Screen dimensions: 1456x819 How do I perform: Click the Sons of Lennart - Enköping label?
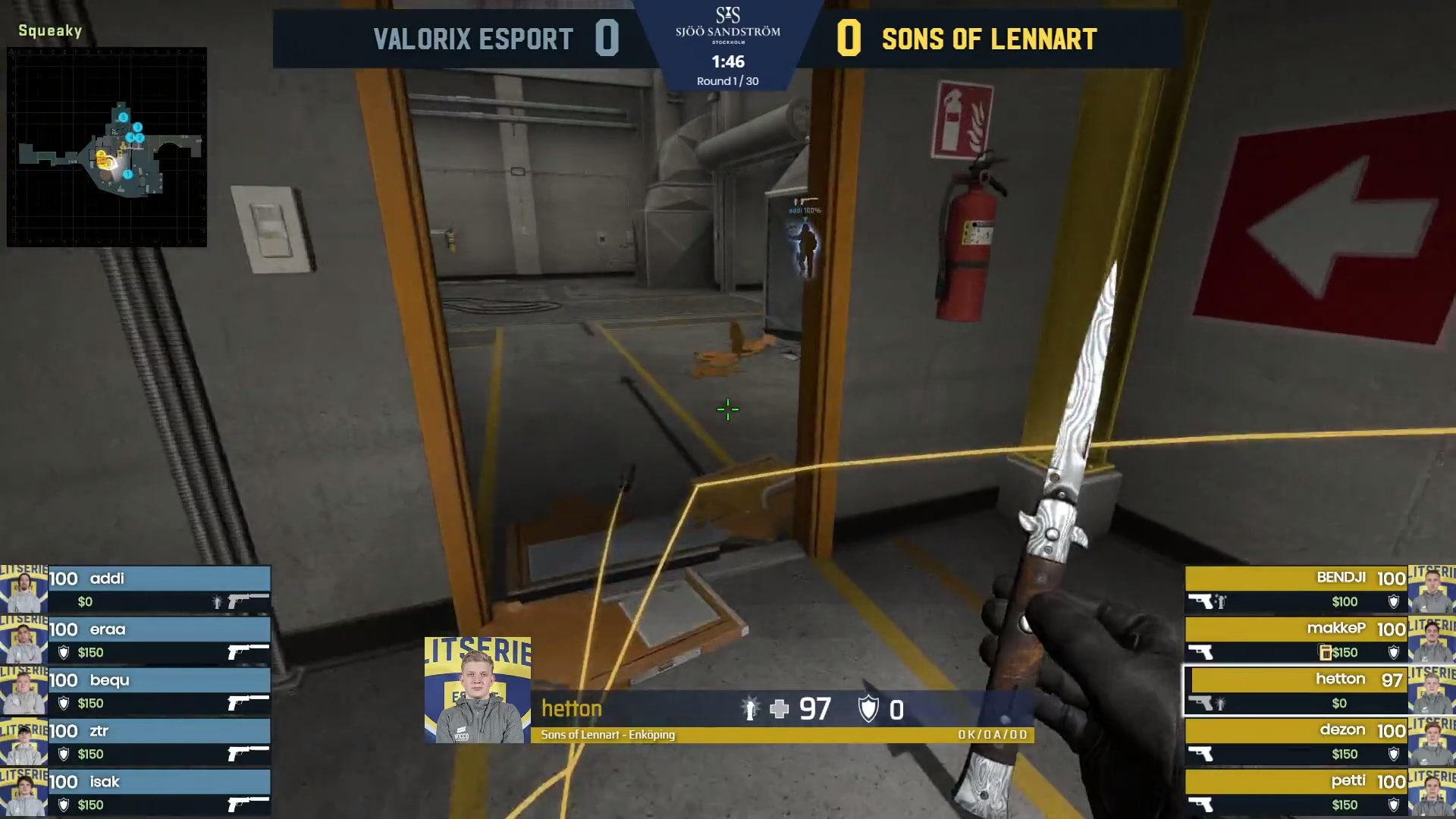pyautogui.click(x=607, y=735)
